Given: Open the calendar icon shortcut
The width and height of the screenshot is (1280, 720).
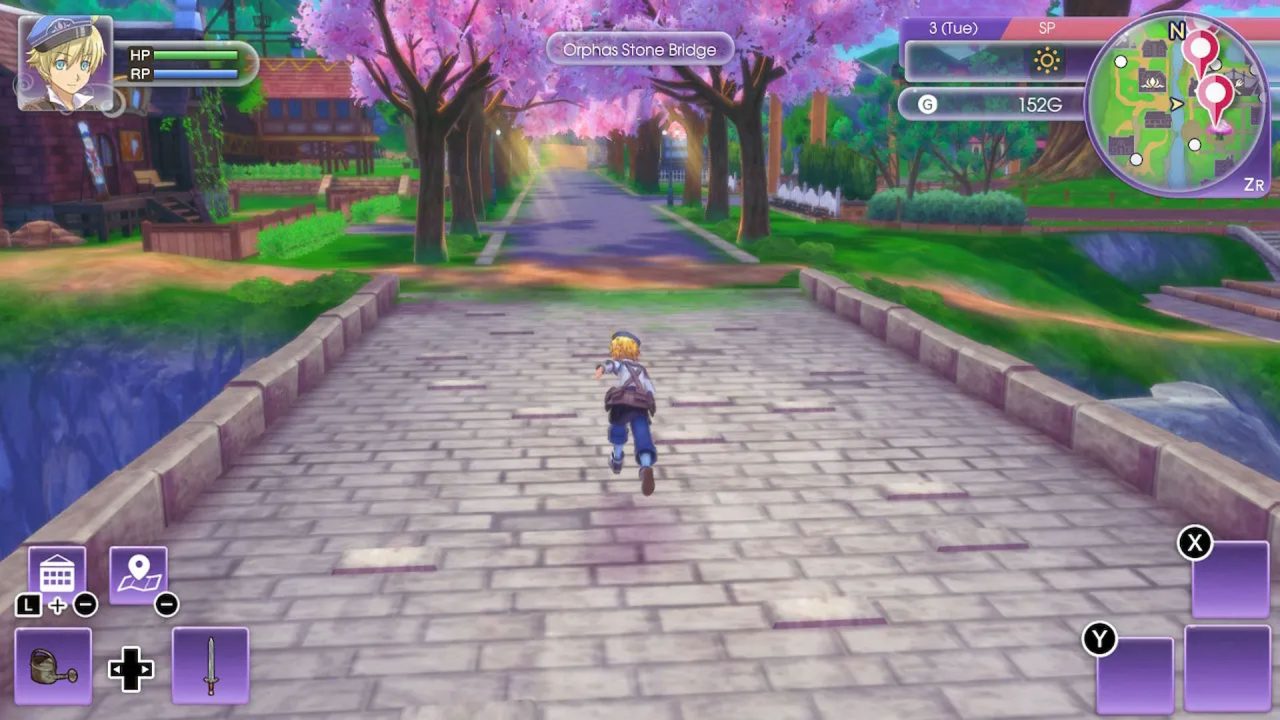Looking at the screenshot, I should click(x=56, y=574).
